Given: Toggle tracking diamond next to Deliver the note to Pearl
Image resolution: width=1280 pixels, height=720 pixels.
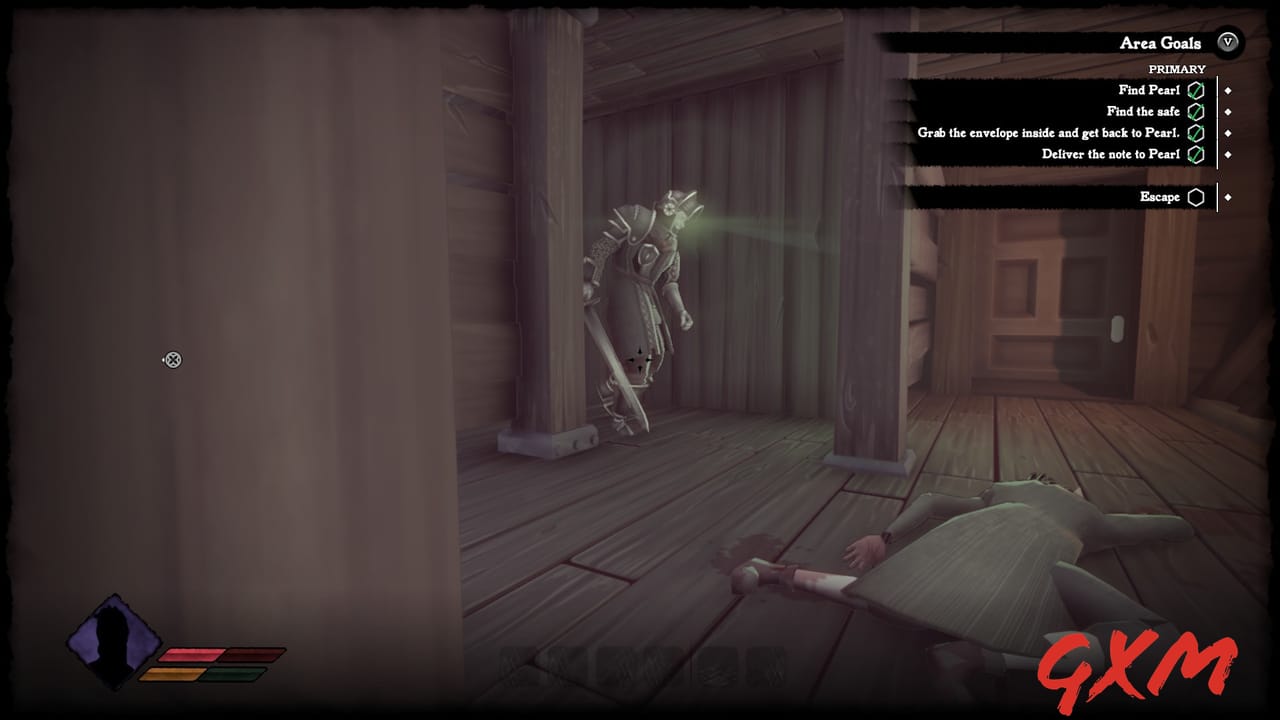Looking at the screenshot, I should coord(1228,153).
